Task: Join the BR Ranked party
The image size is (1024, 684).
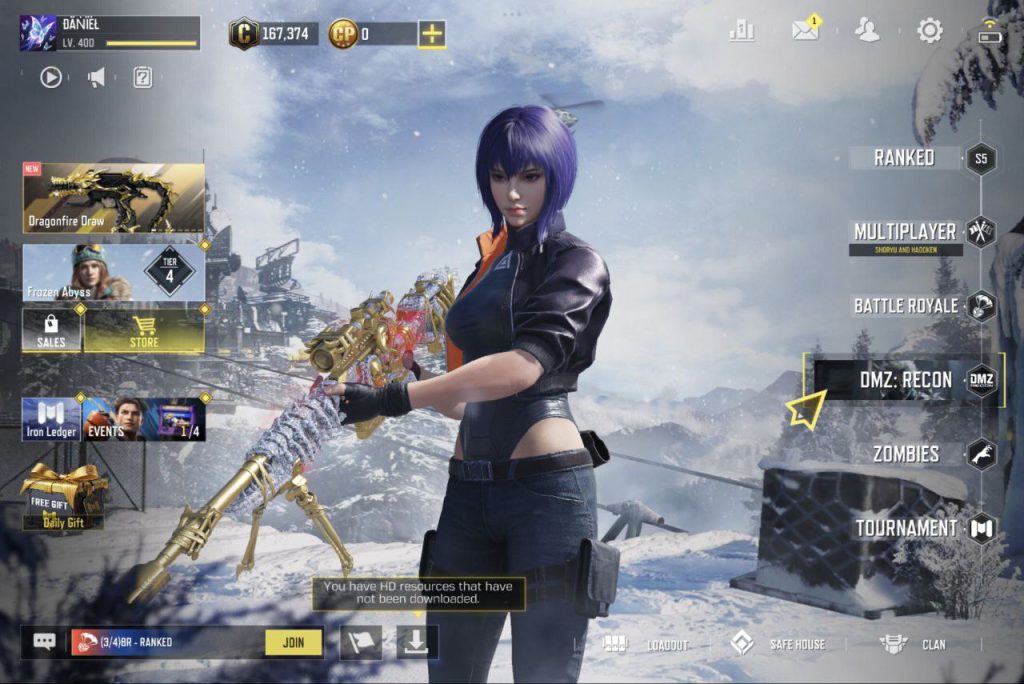Action: 294,642
